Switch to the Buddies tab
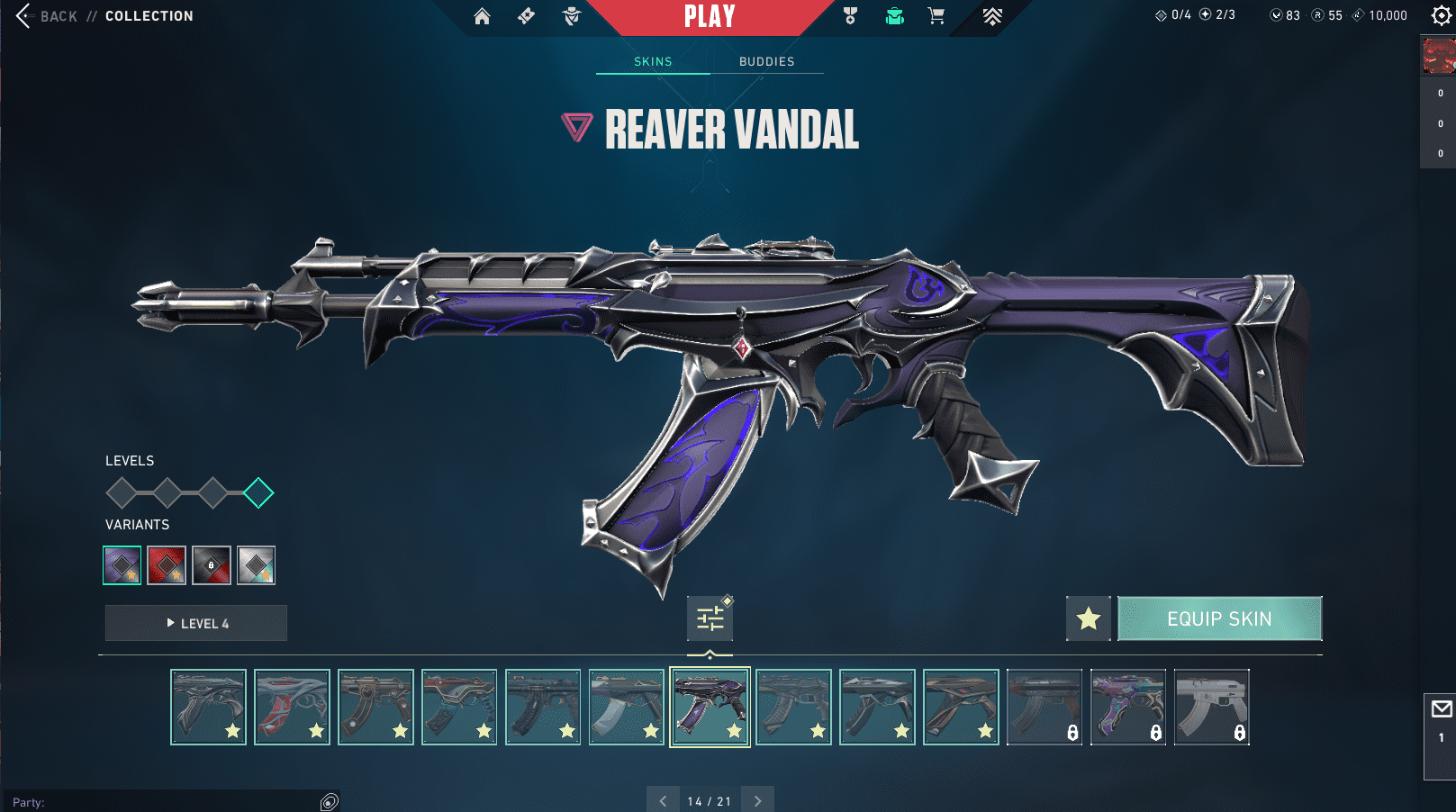1456x812 pixels. (x=766, y=61)
